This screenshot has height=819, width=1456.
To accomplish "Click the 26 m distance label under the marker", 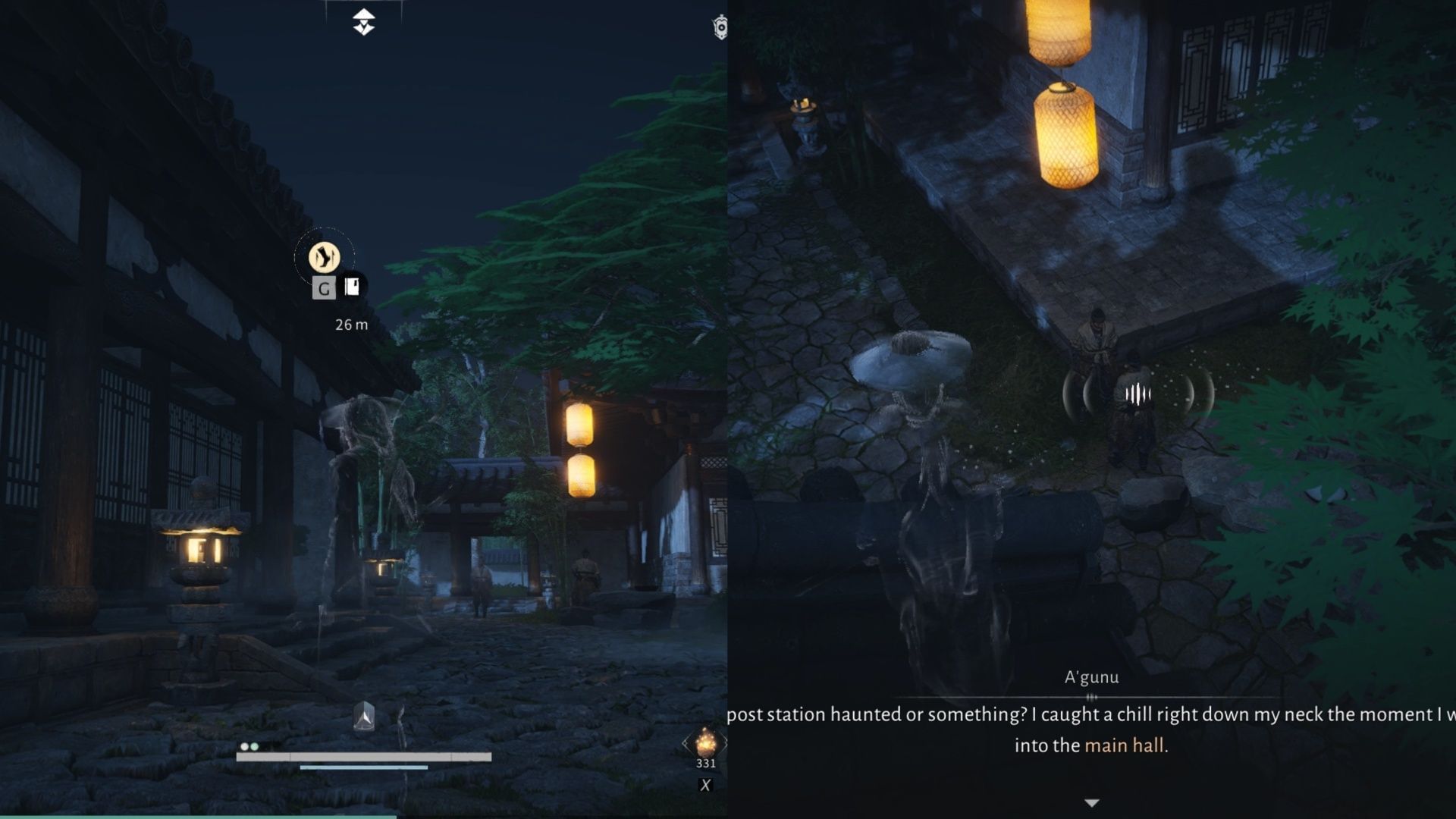I will coord(352,324).
